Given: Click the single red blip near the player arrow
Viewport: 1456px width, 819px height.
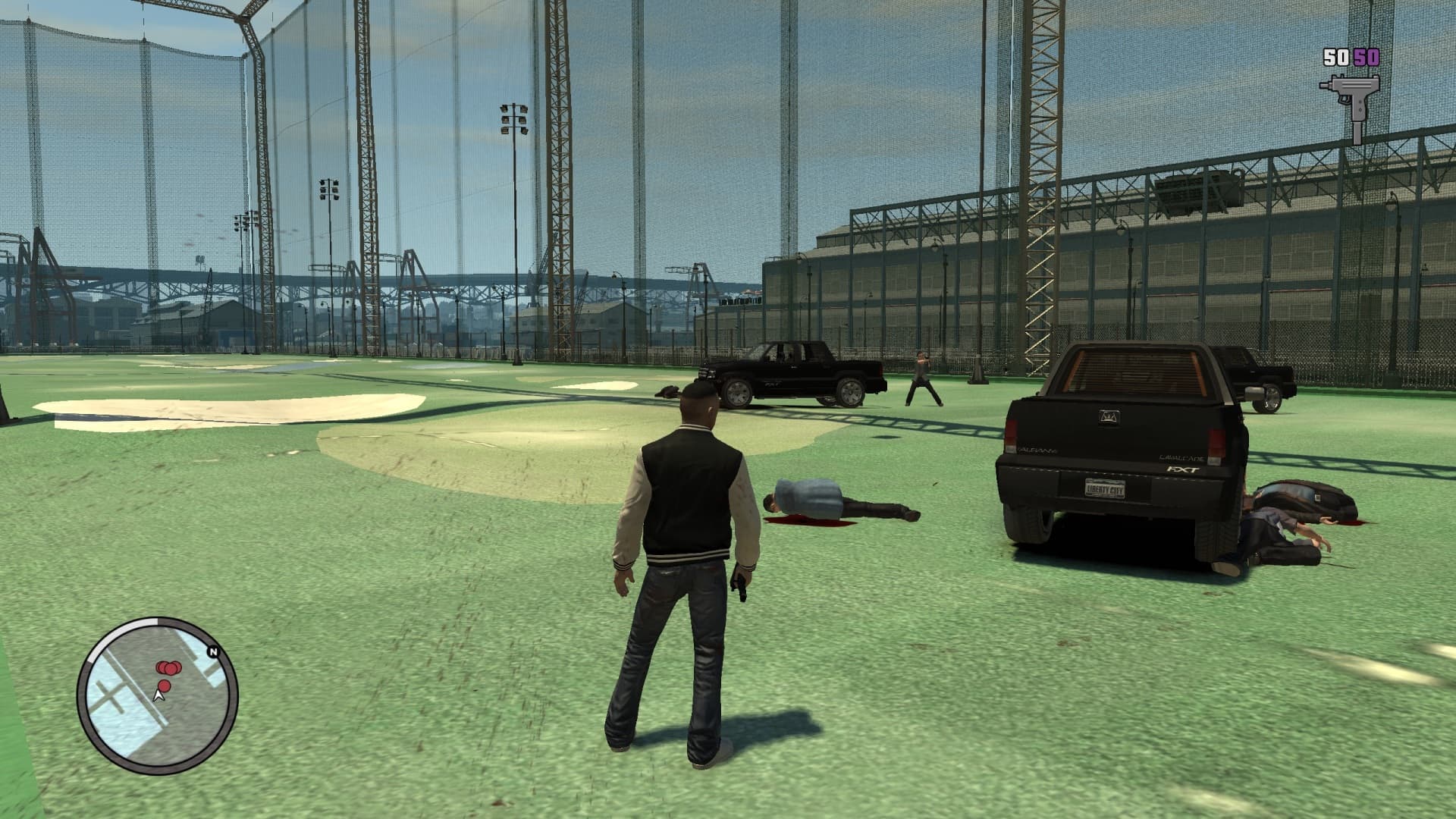Looking at the screenshot, I should (x=164, y=686).
